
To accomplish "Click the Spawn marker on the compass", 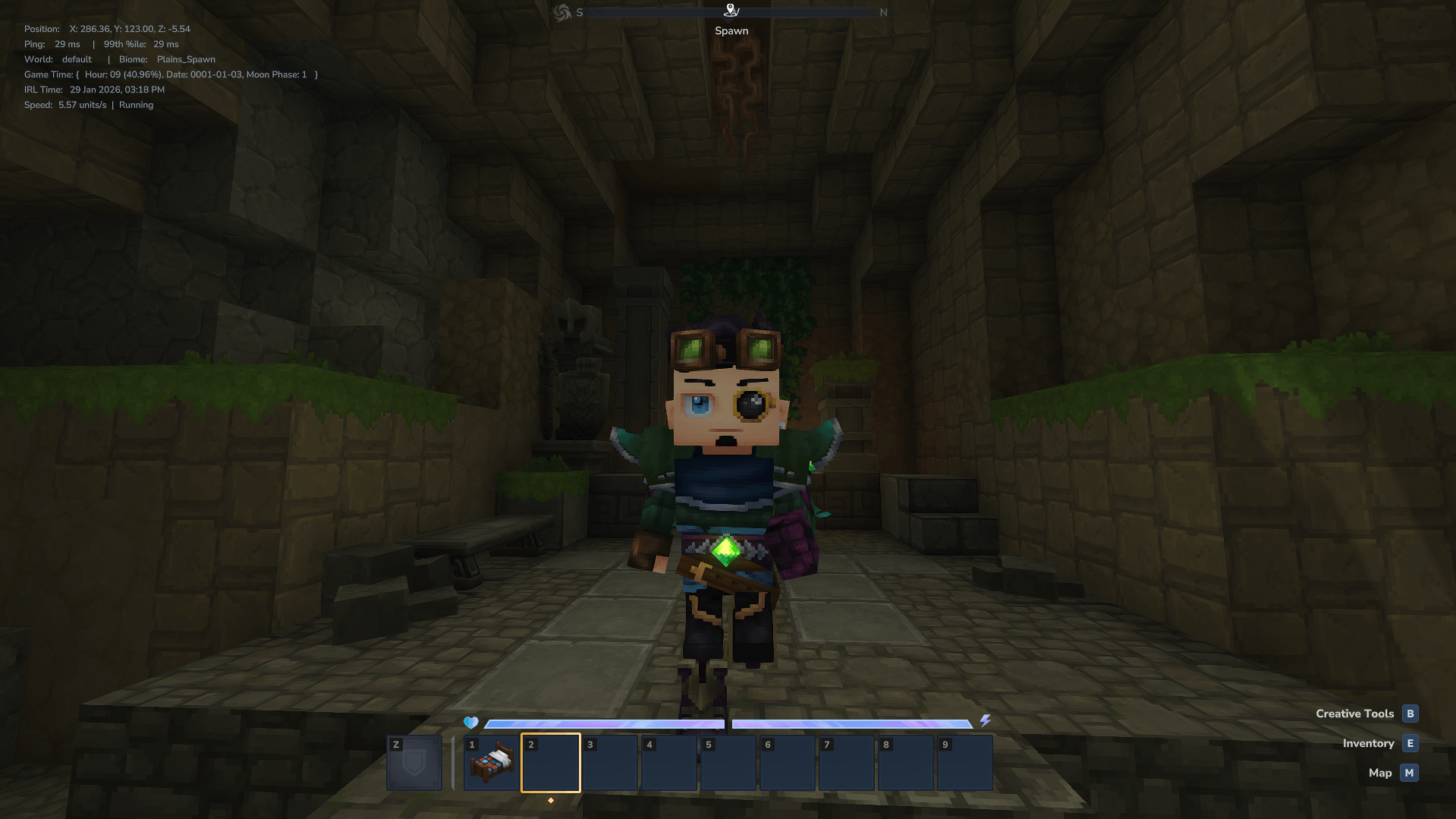I will point(731,11).
